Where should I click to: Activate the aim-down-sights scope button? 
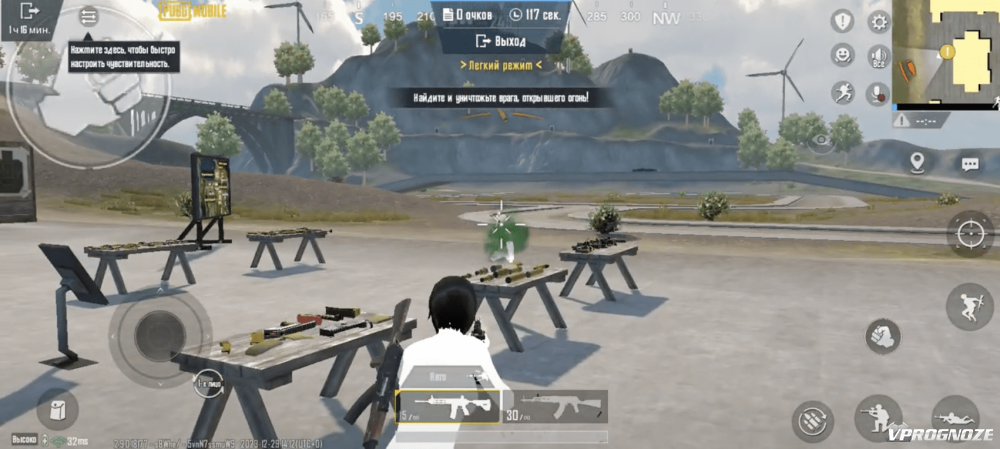(969, 234)
